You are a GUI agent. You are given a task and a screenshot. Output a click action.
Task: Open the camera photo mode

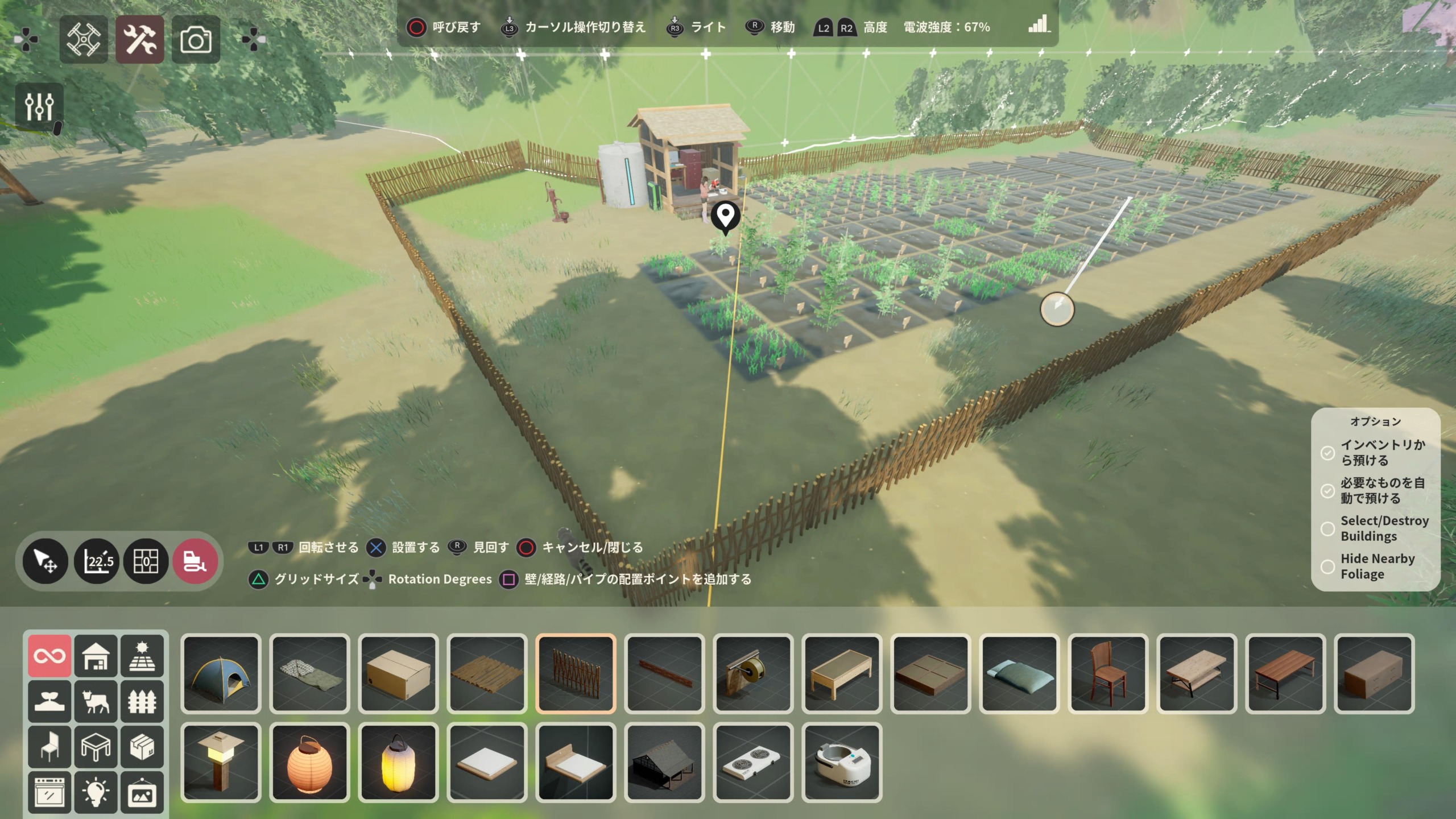tap(196, 39)
